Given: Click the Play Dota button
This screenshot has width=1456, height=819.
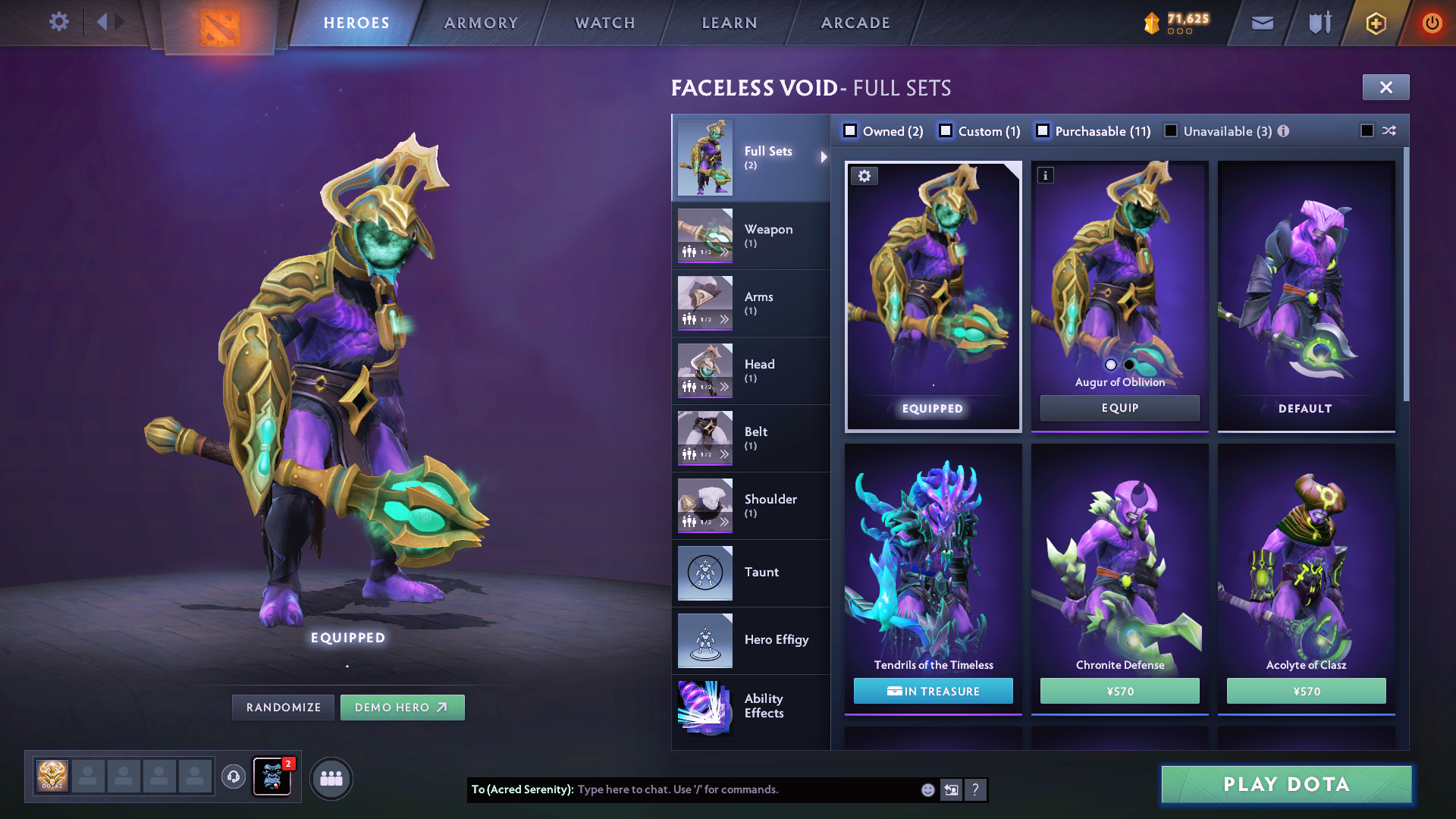Looking at the screenshot, I should pos(1286,784).
